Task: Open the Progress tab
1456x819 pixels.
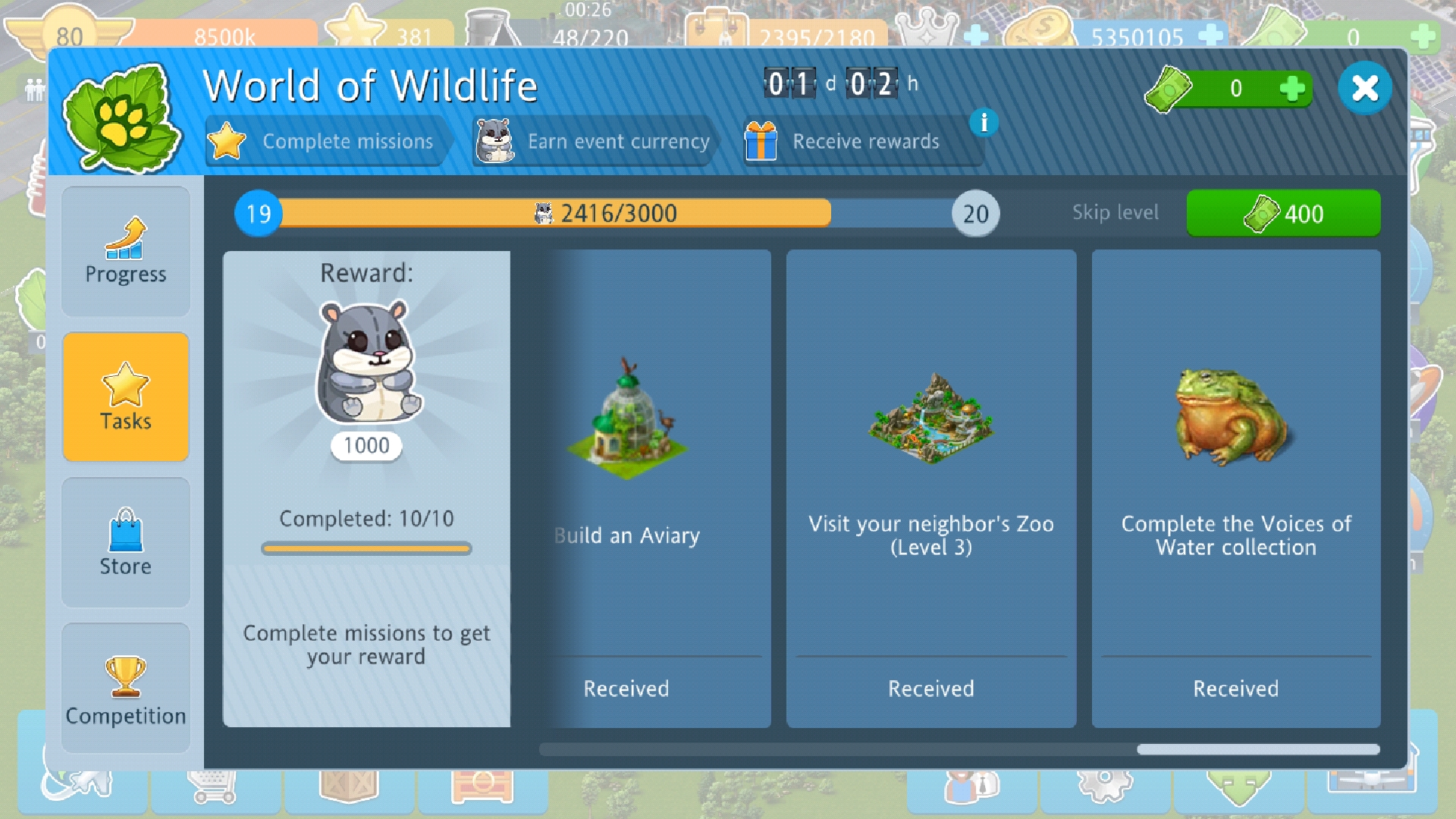Action: click(126, 252)
